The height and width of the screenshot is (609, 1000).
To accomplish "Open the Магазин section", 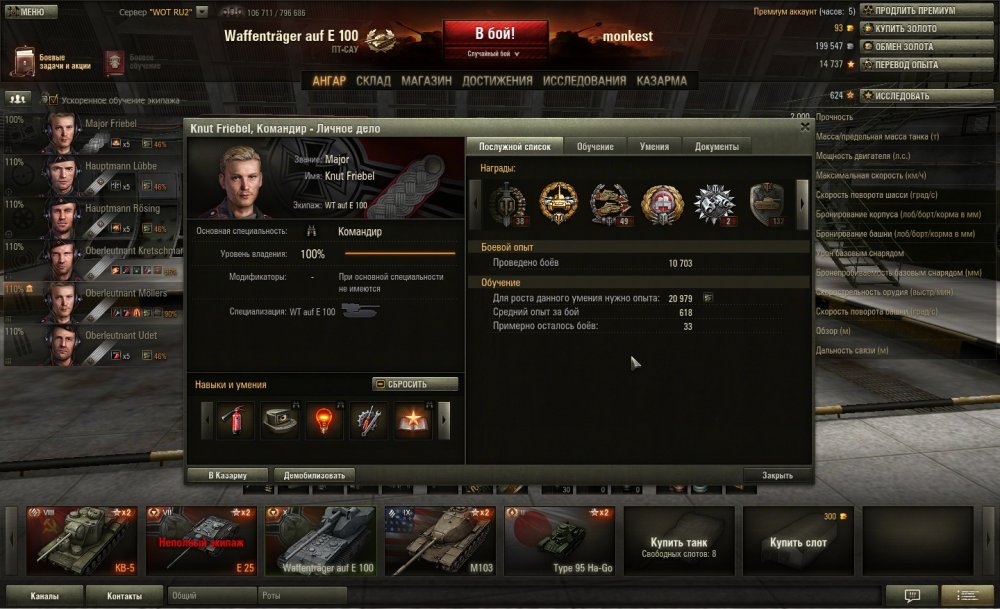I will tap(427, 81).
